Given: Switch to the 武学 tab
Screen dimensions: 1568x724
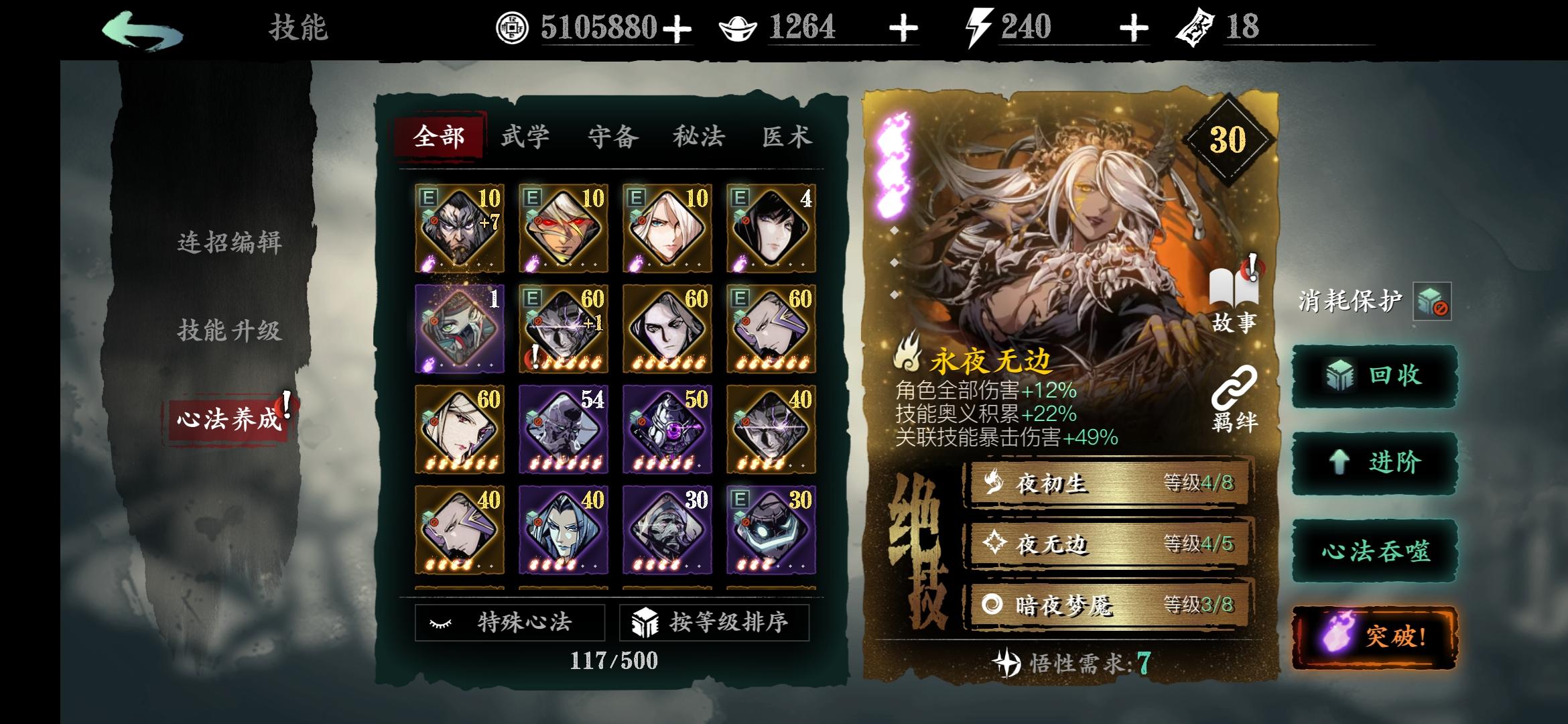Looking at the screenshot, I should (525, 135).
